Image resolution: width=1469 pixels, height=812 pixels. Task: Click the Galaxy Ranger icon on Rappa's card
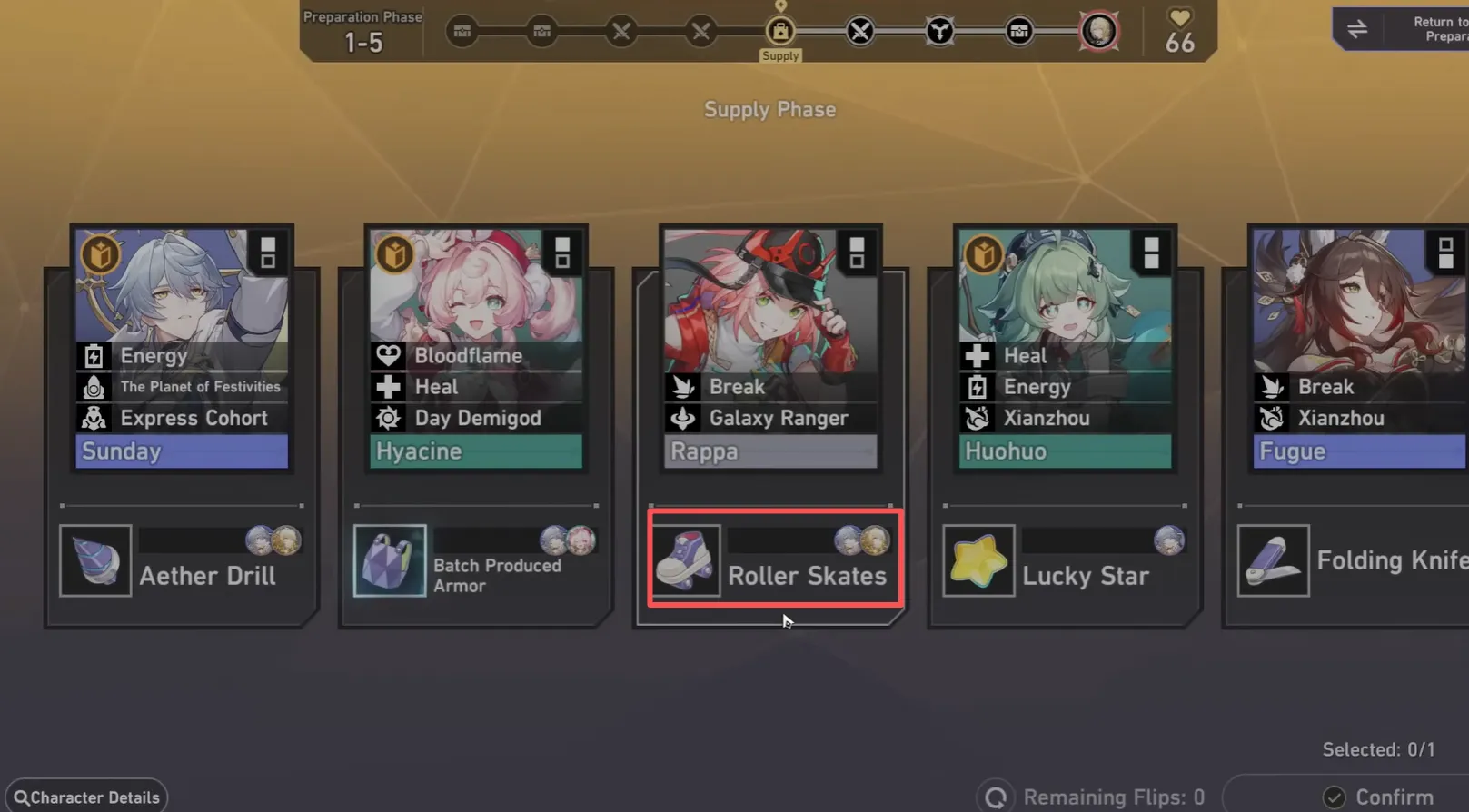point(682,418)
